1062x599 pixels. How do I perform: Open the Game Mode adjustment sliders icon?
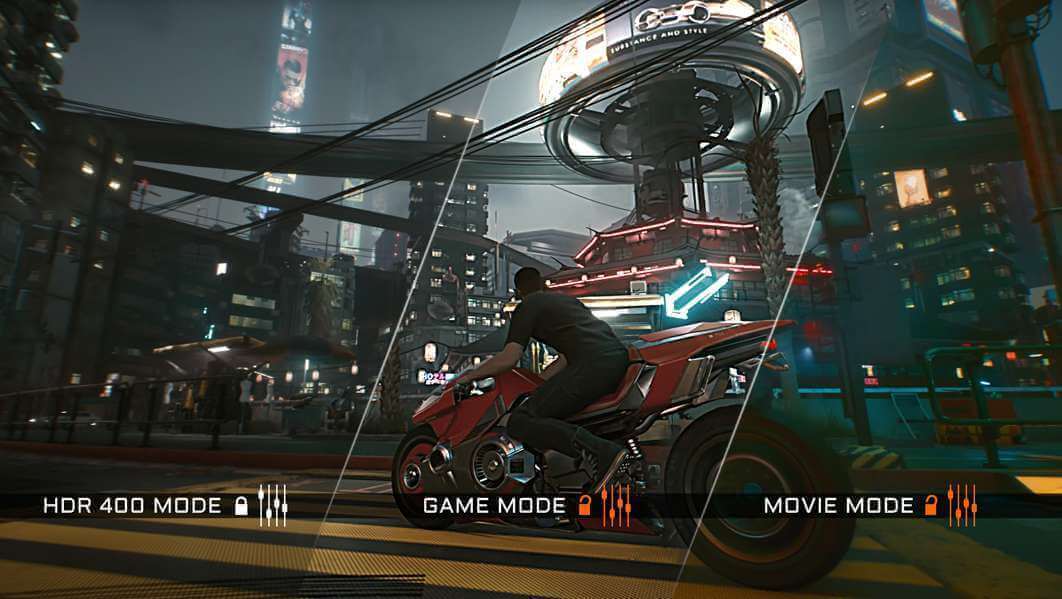616,505
